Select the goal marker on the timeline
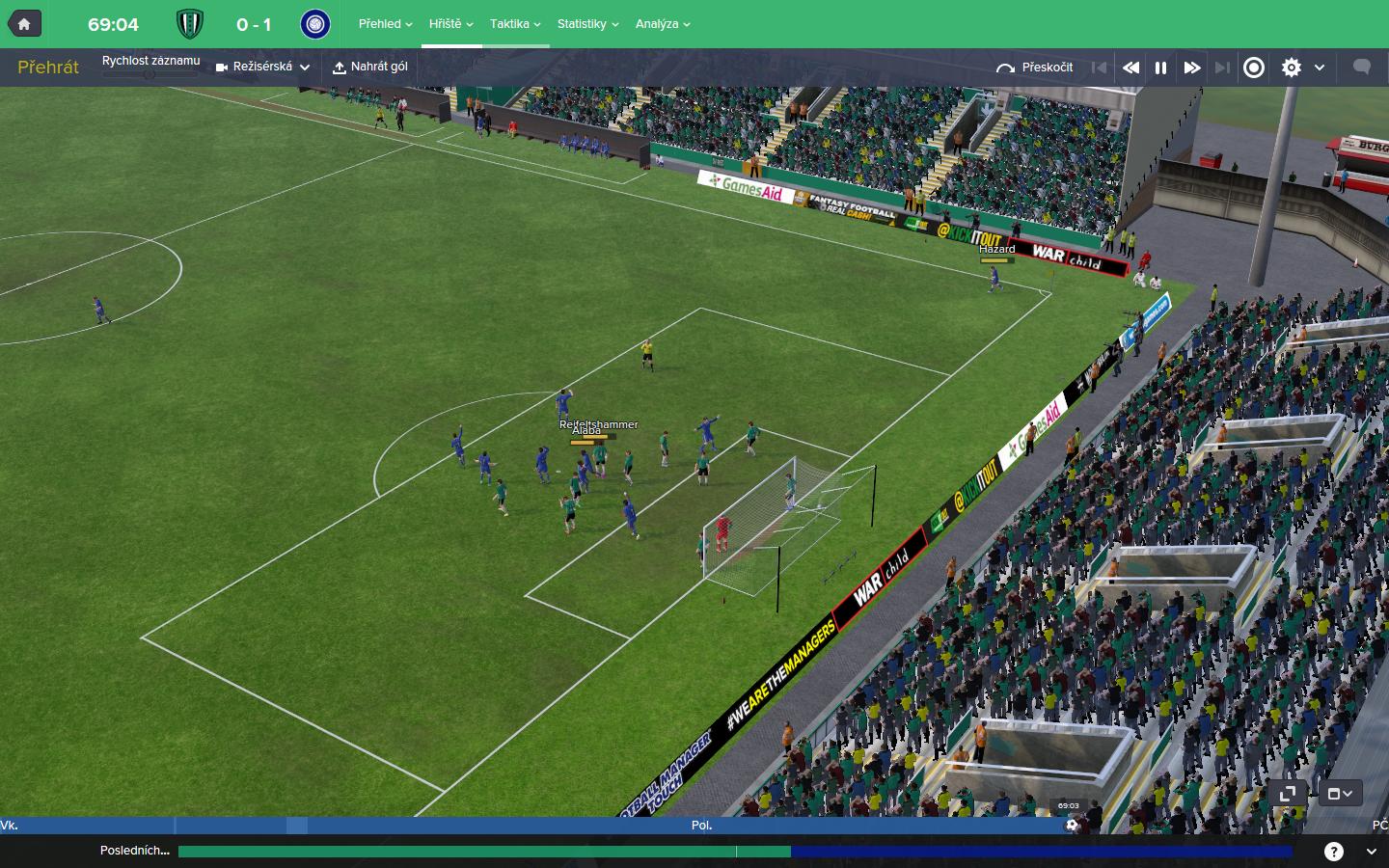 point(1072,825)
